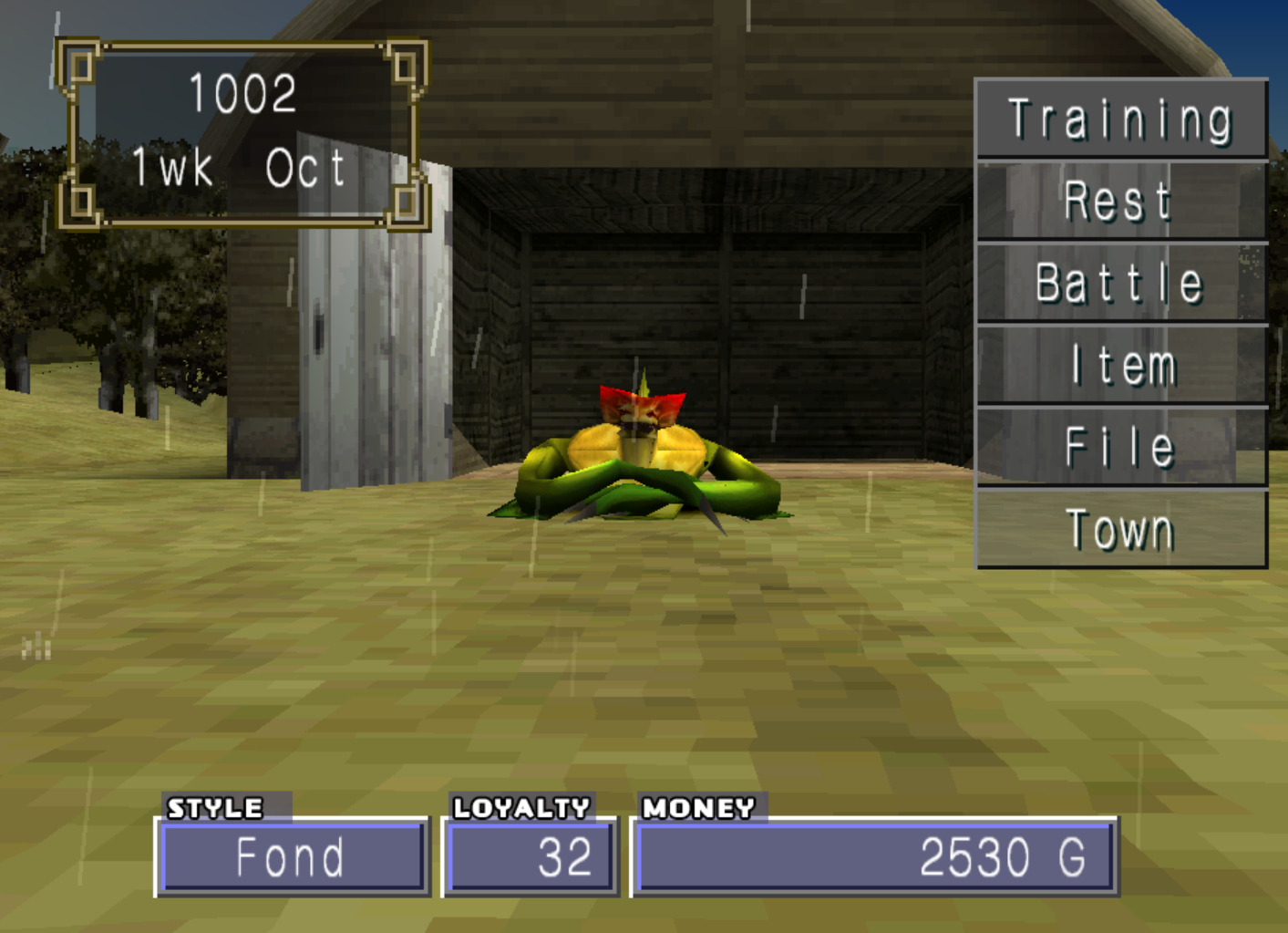Select the File option
The height and width of the screenshot is (933, 1288).
click(x=1120, y=447)
